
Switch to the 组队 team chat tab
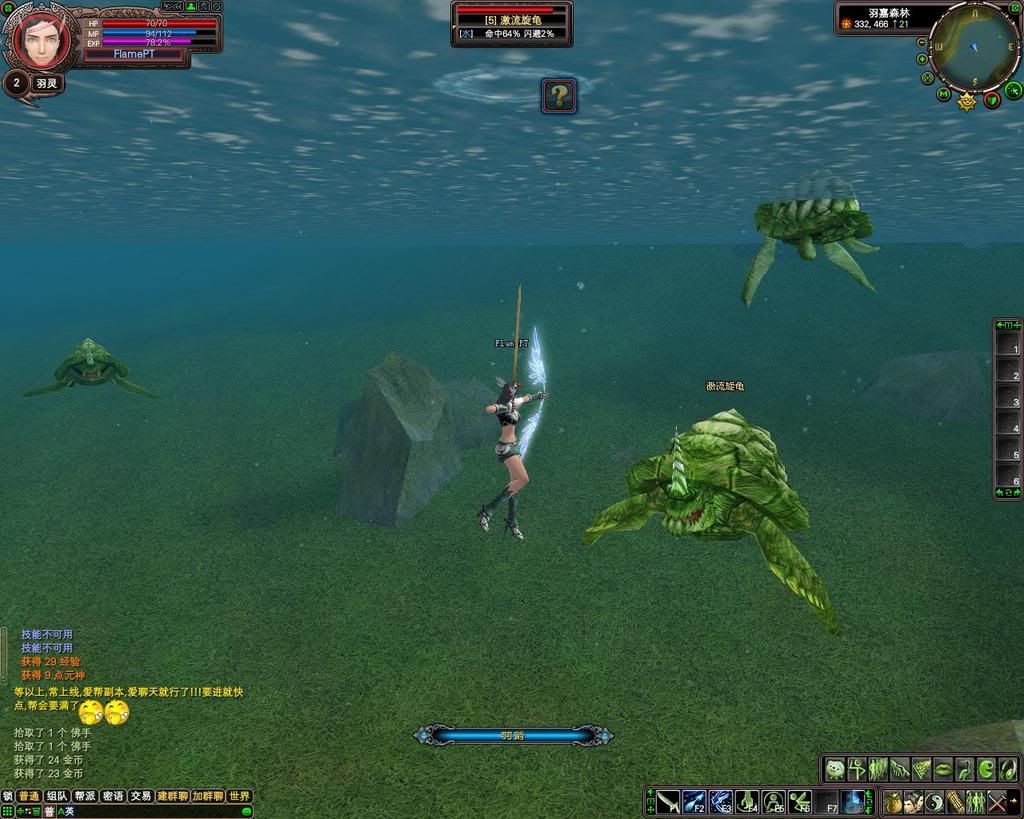(x=57, y=796)
